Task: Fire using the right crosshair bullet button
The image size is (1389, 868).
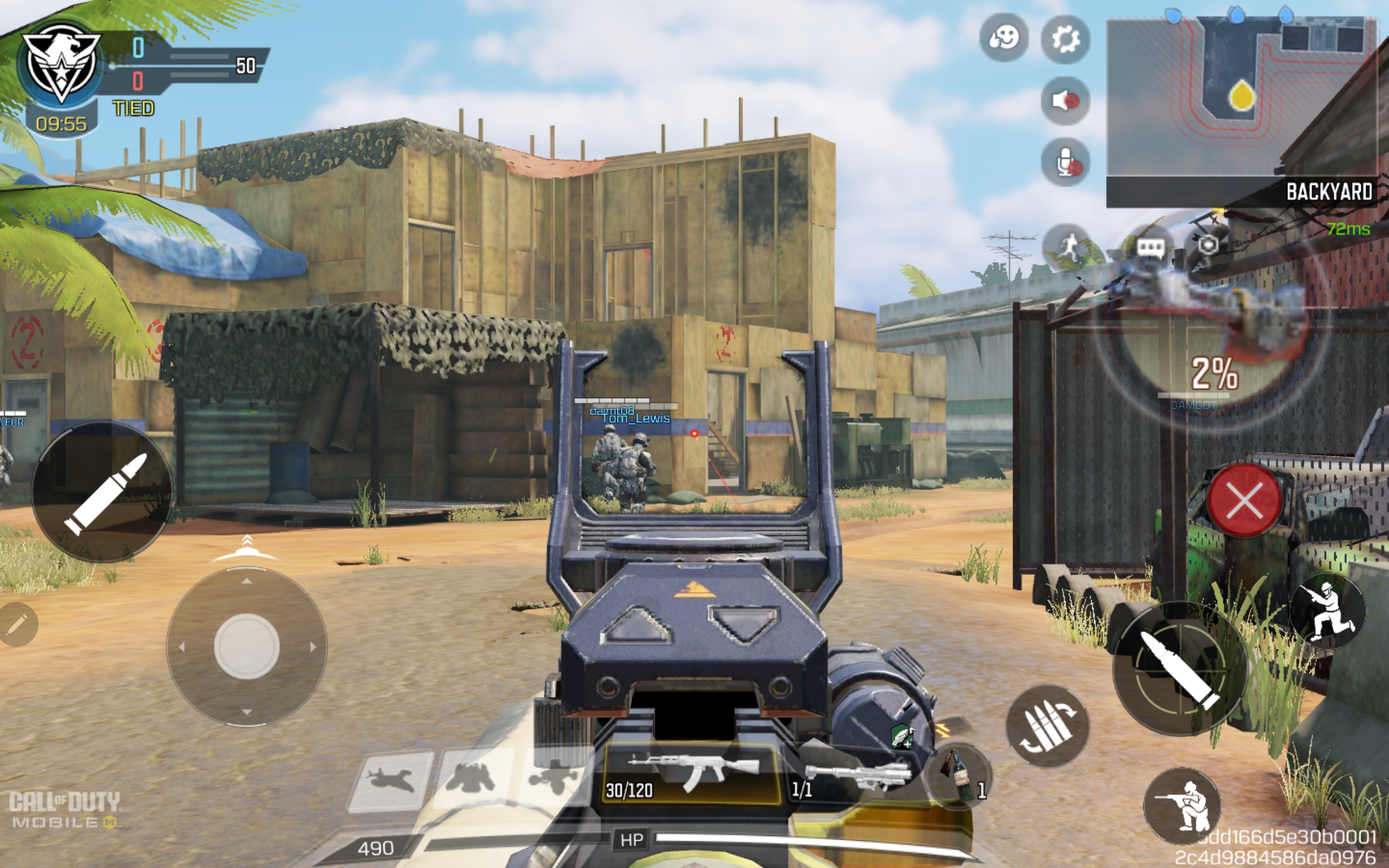Action: point(1180,669)
